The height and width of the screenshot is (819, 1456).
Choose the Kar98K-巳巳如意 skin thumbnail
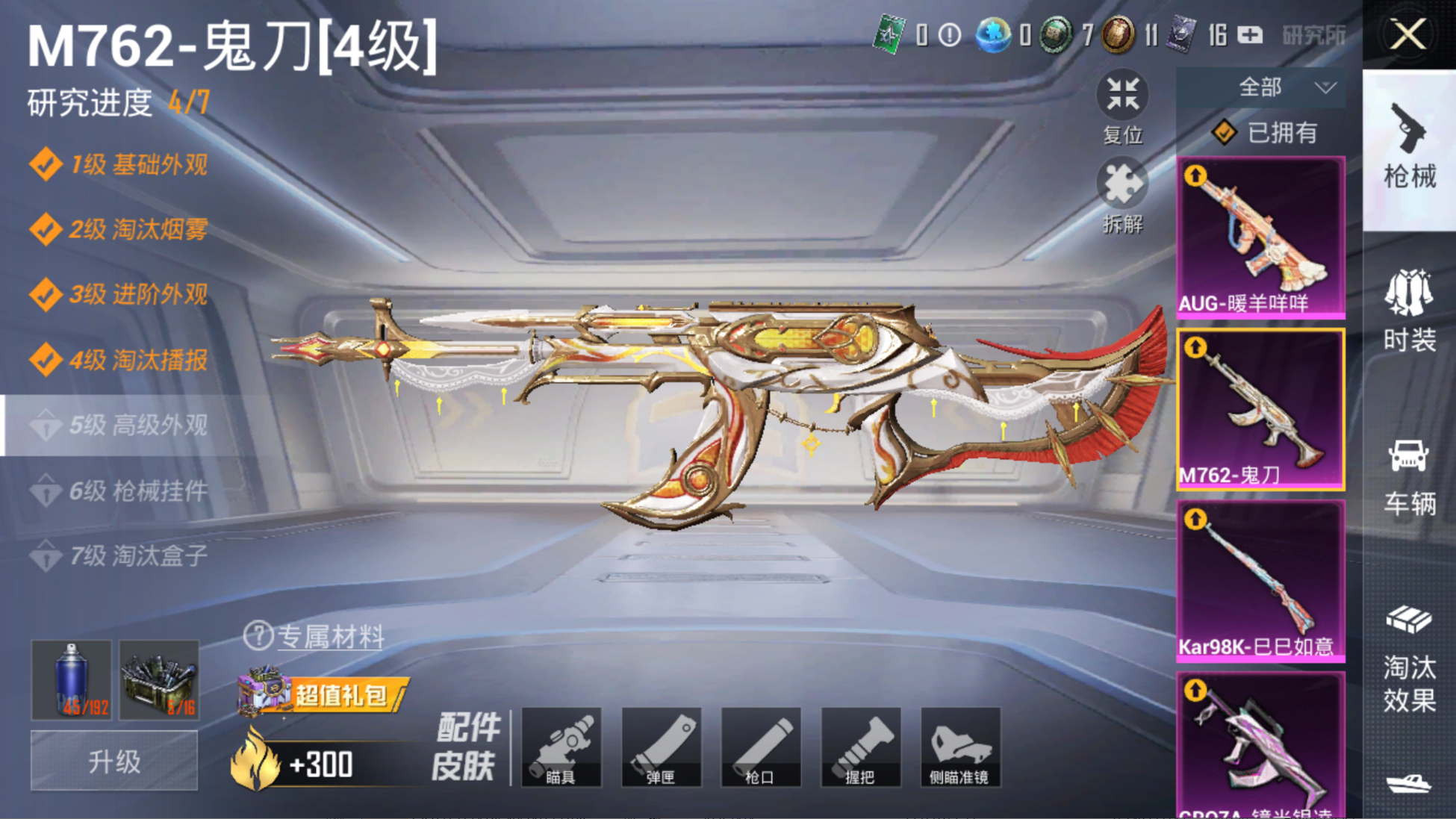1260,581
